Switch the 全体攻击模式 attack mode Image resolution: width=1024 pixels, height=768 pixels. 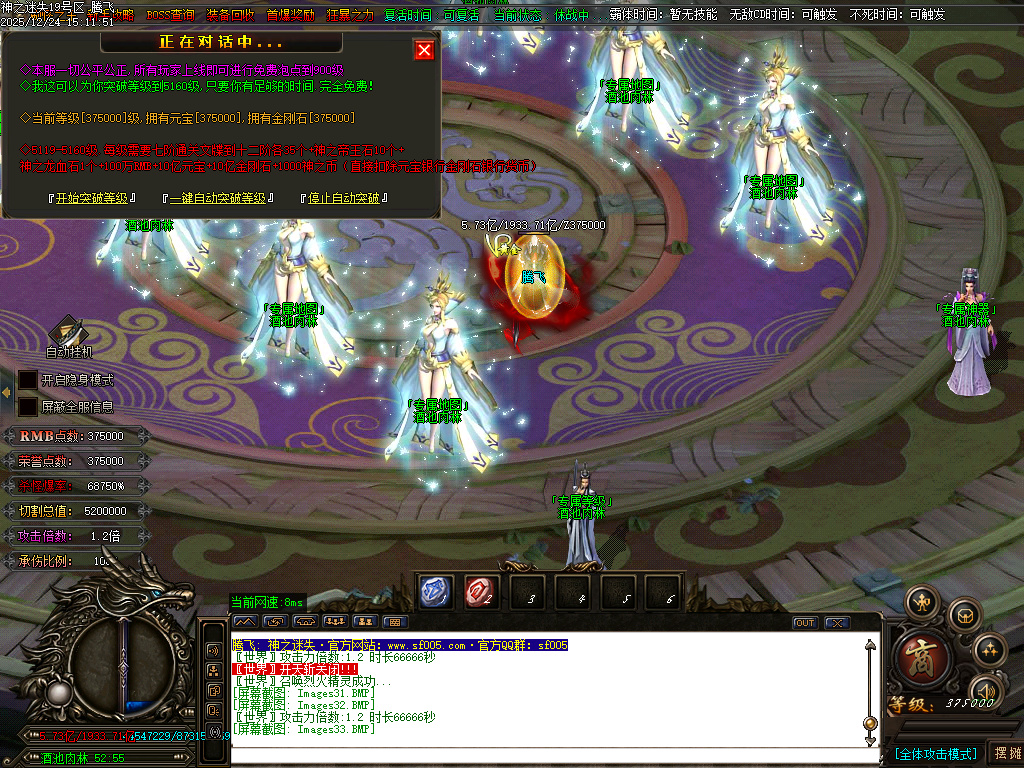click(935, 753)
